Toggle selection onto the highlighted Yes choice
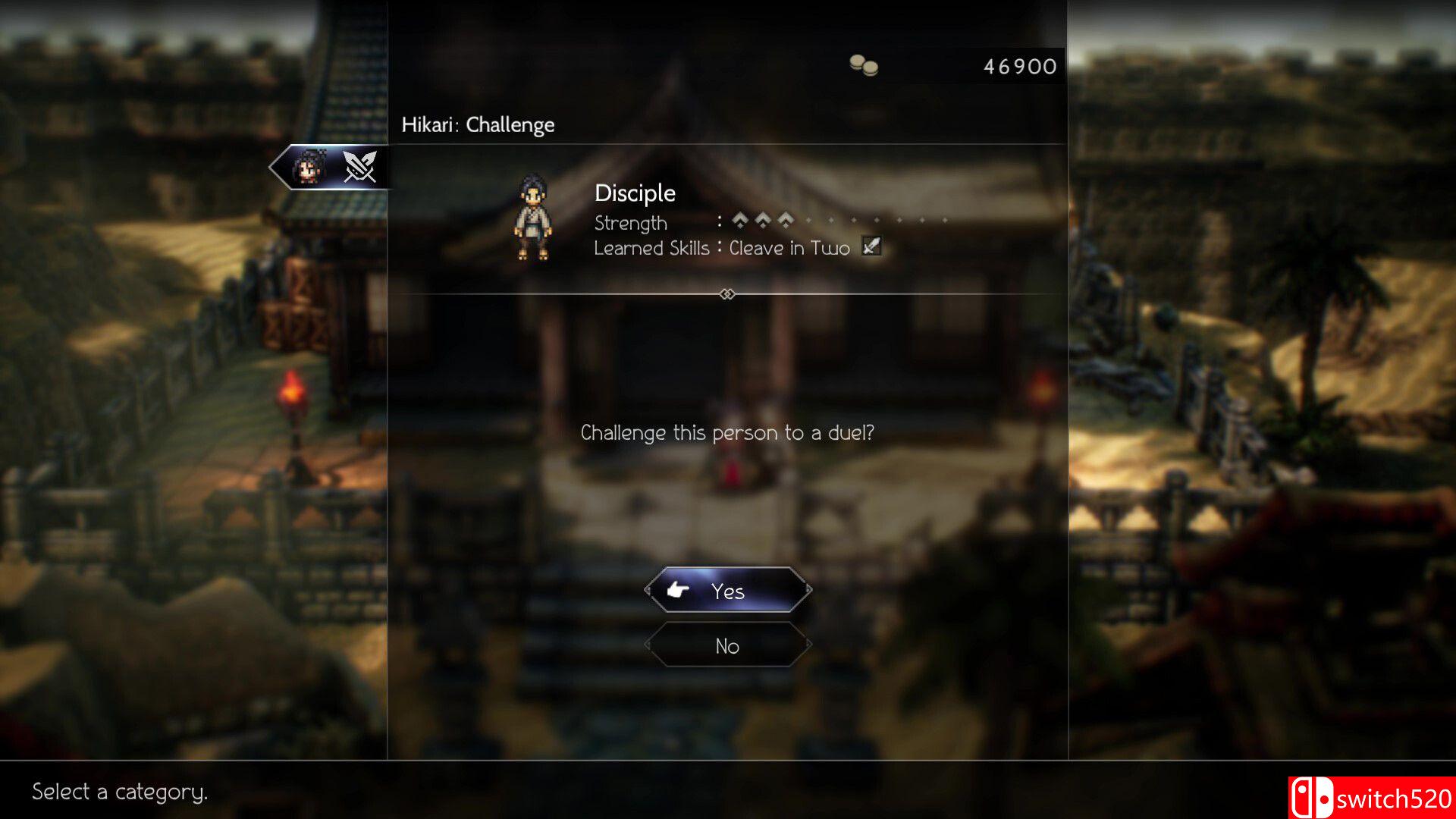 pos(726,591)
